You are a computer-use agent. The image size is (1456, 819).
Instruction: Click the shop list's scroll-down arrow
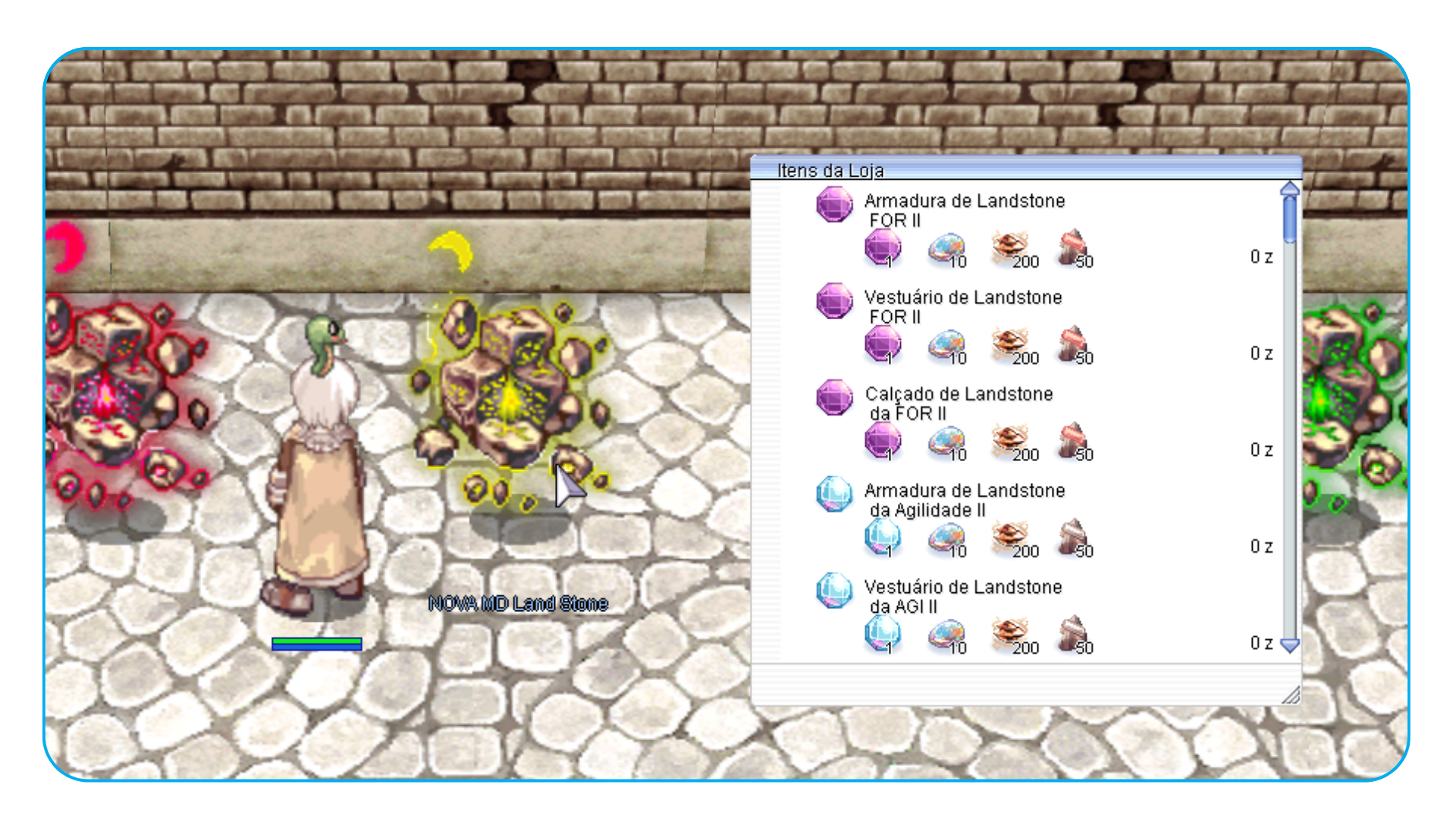click(1289, 645)
